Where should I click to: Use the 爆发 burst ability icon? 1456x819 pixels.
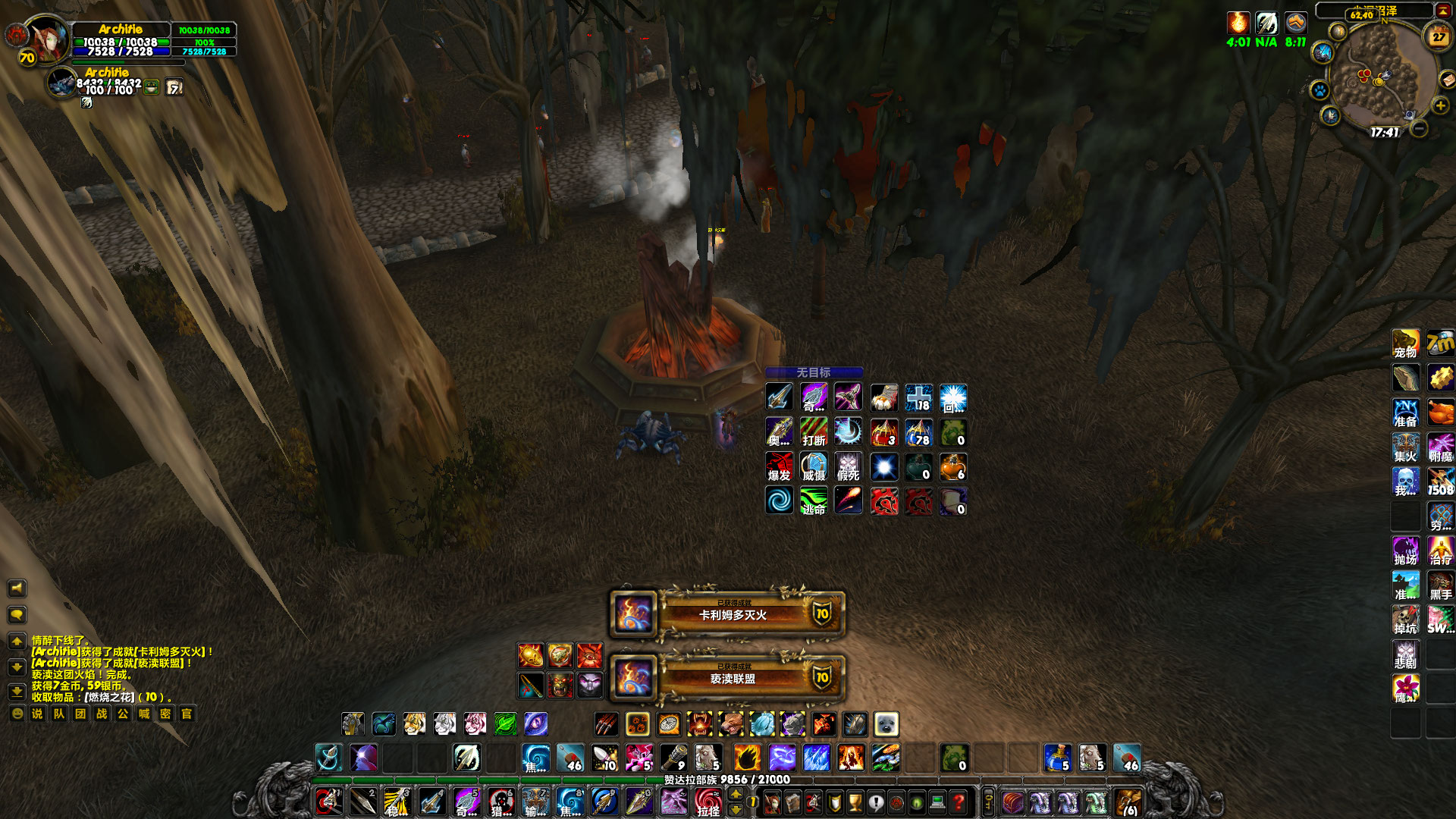pos(779,467)
